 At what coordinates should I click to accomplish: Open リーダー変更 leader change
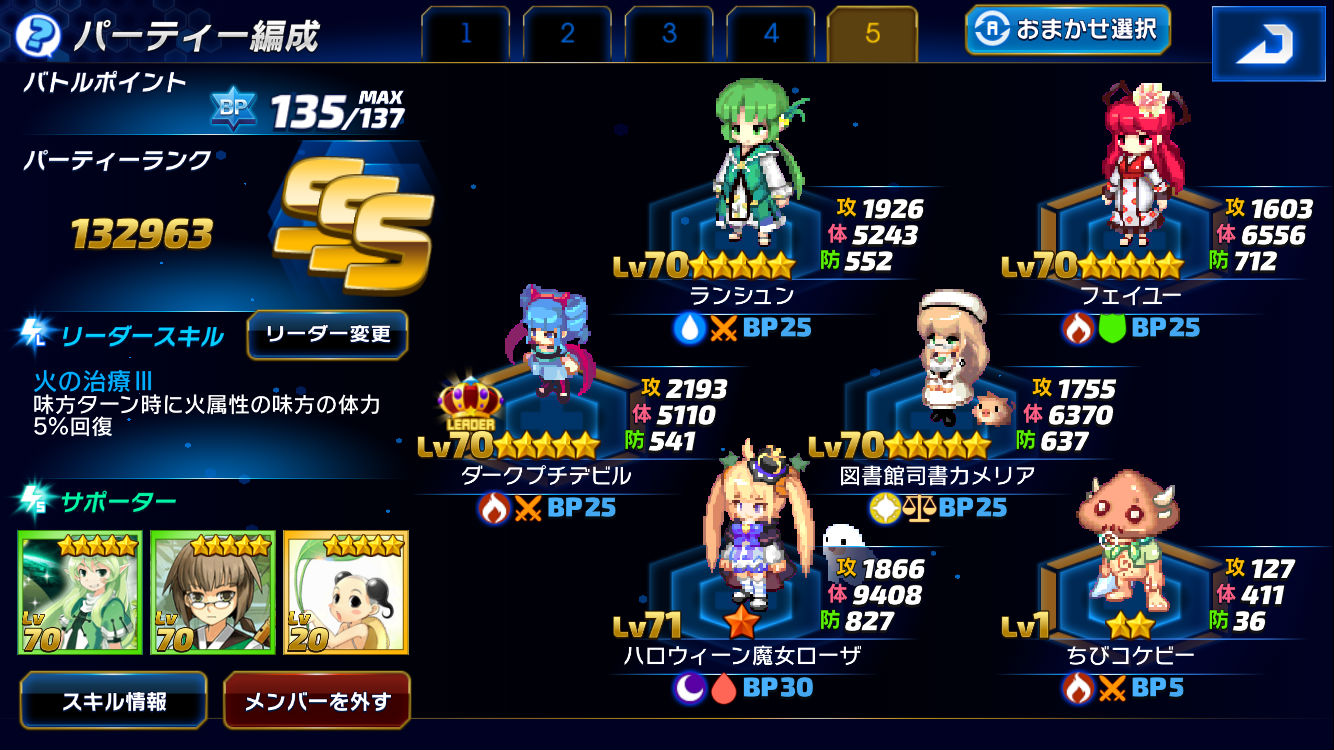[327, 334]
